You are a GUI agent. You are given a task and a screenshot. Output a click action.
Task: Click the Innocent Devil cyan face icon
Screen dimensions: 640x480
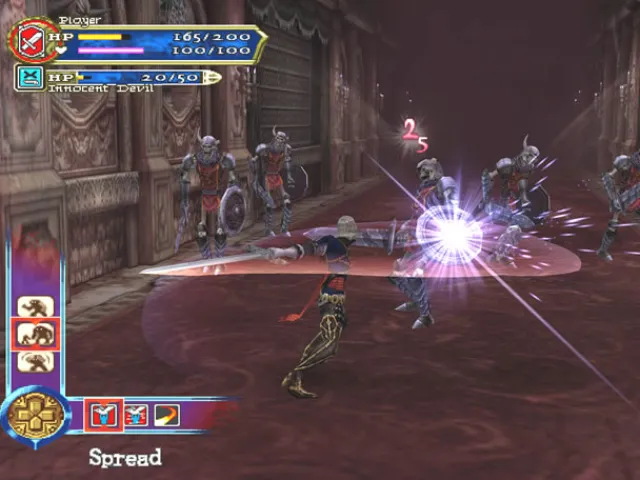30,78
